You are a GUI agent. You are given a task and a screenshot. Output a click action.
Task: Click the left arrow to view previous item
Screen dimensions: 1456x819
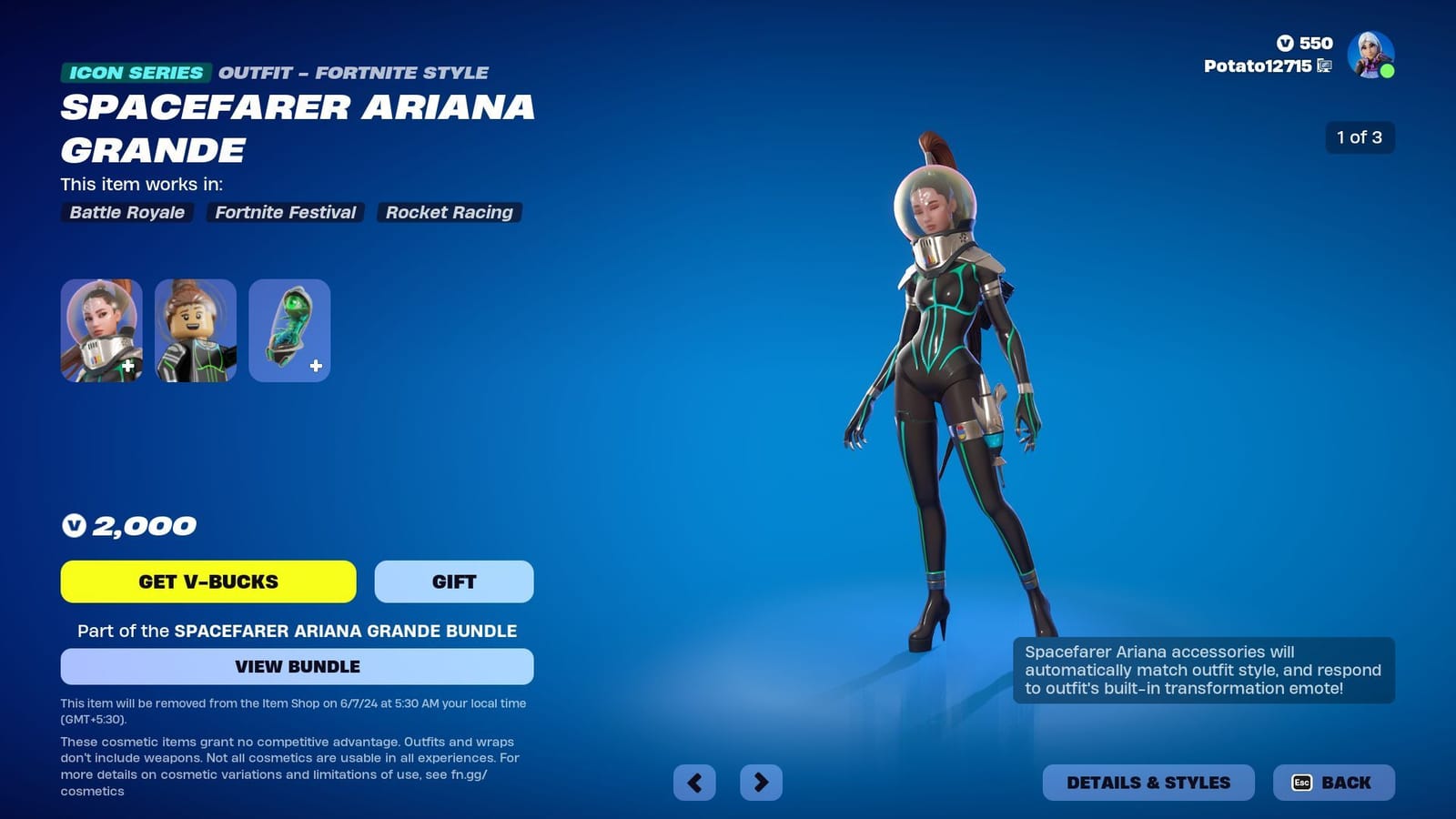coord(693,782)
